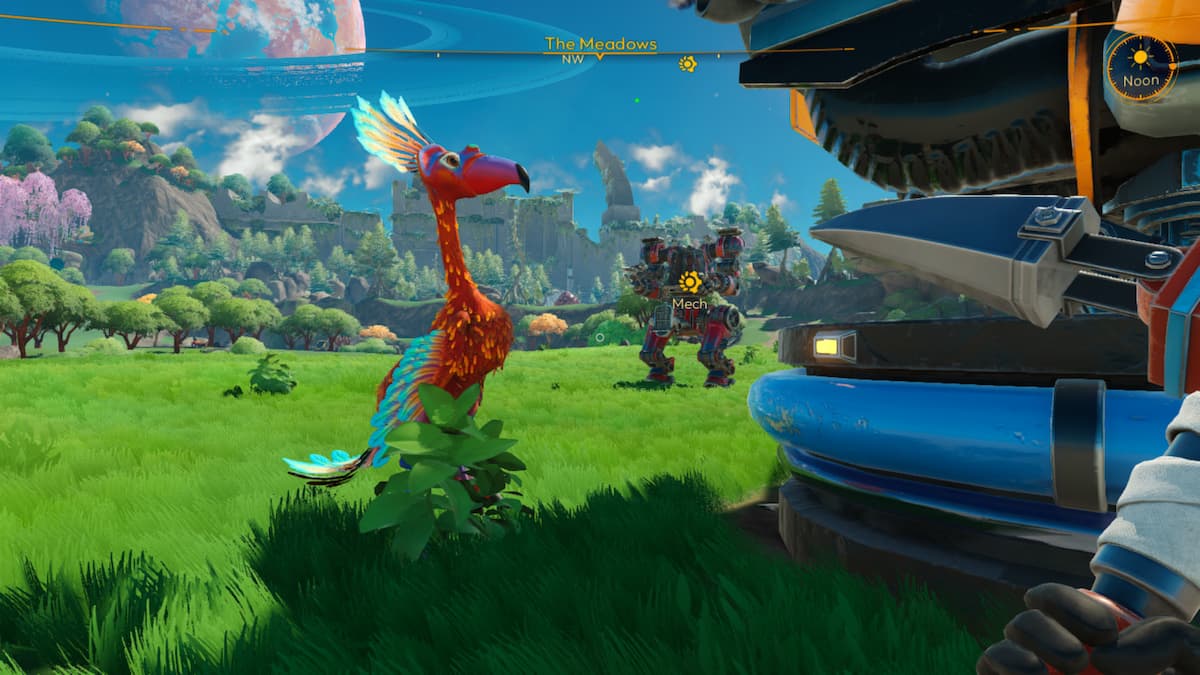Click the Noon time-of-day sun dial

(1141, 66)
